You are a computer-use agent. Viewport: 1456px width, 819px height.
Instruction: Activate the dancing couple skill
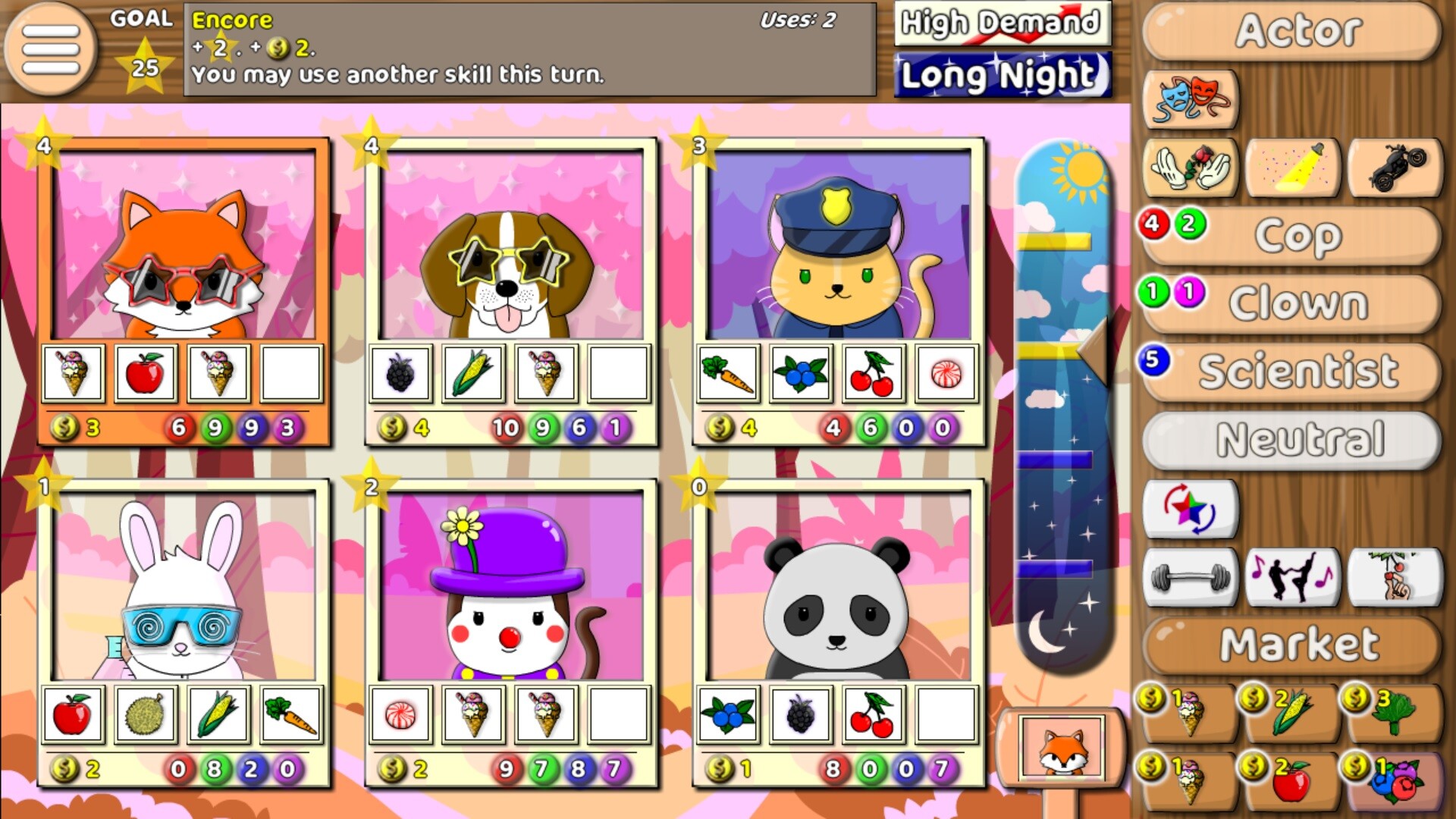(x=1294, y=578)
